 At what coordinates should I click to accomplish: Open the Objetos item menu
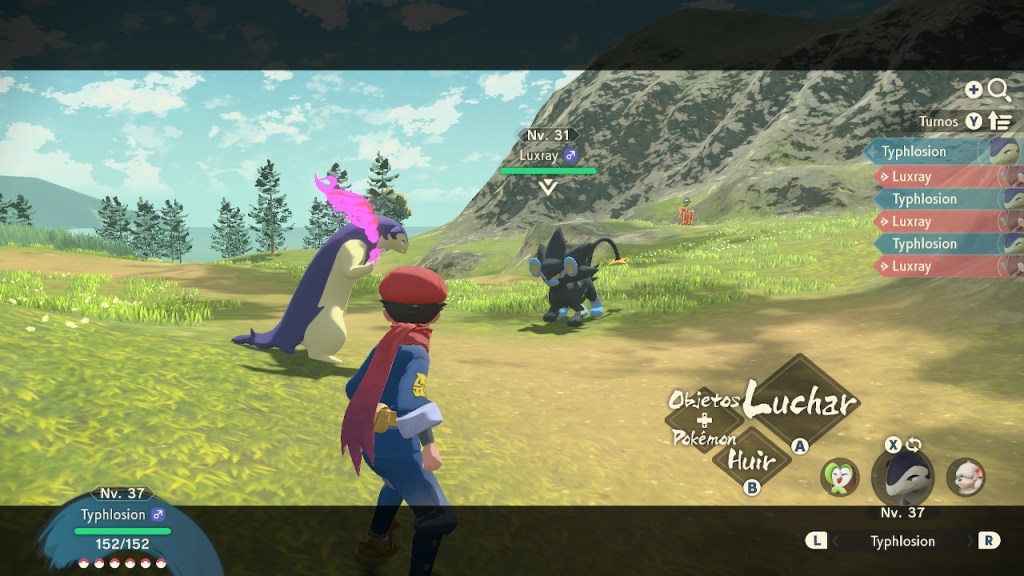703,401
